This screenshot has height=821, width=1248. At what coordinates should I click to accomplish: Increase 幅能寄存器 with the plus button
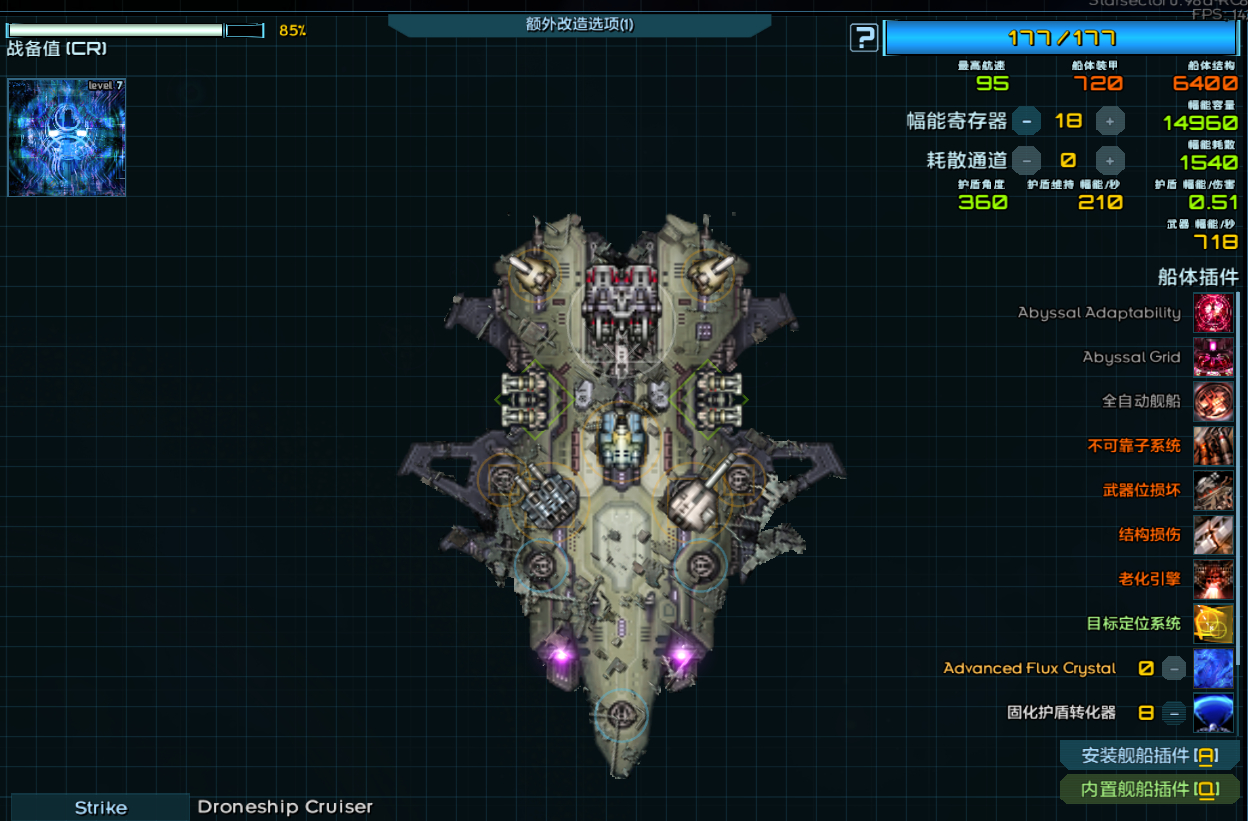(x=1109, y=121)
